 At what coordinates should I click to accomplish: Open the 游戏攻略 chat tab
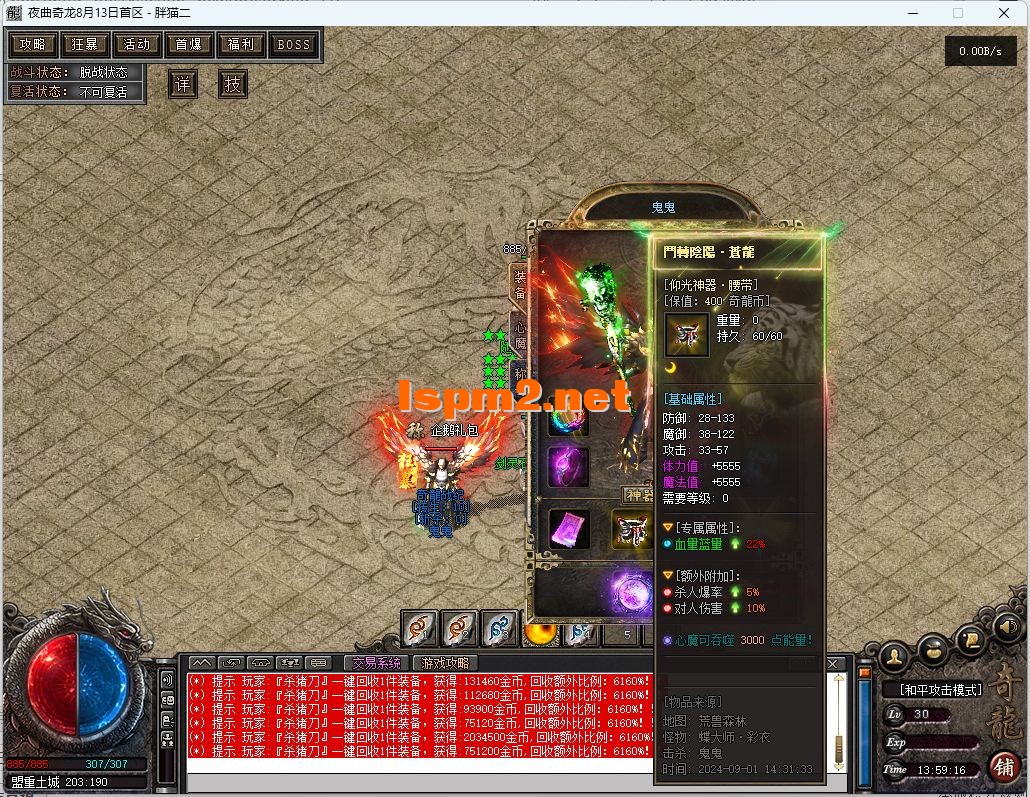pos(446,662)
